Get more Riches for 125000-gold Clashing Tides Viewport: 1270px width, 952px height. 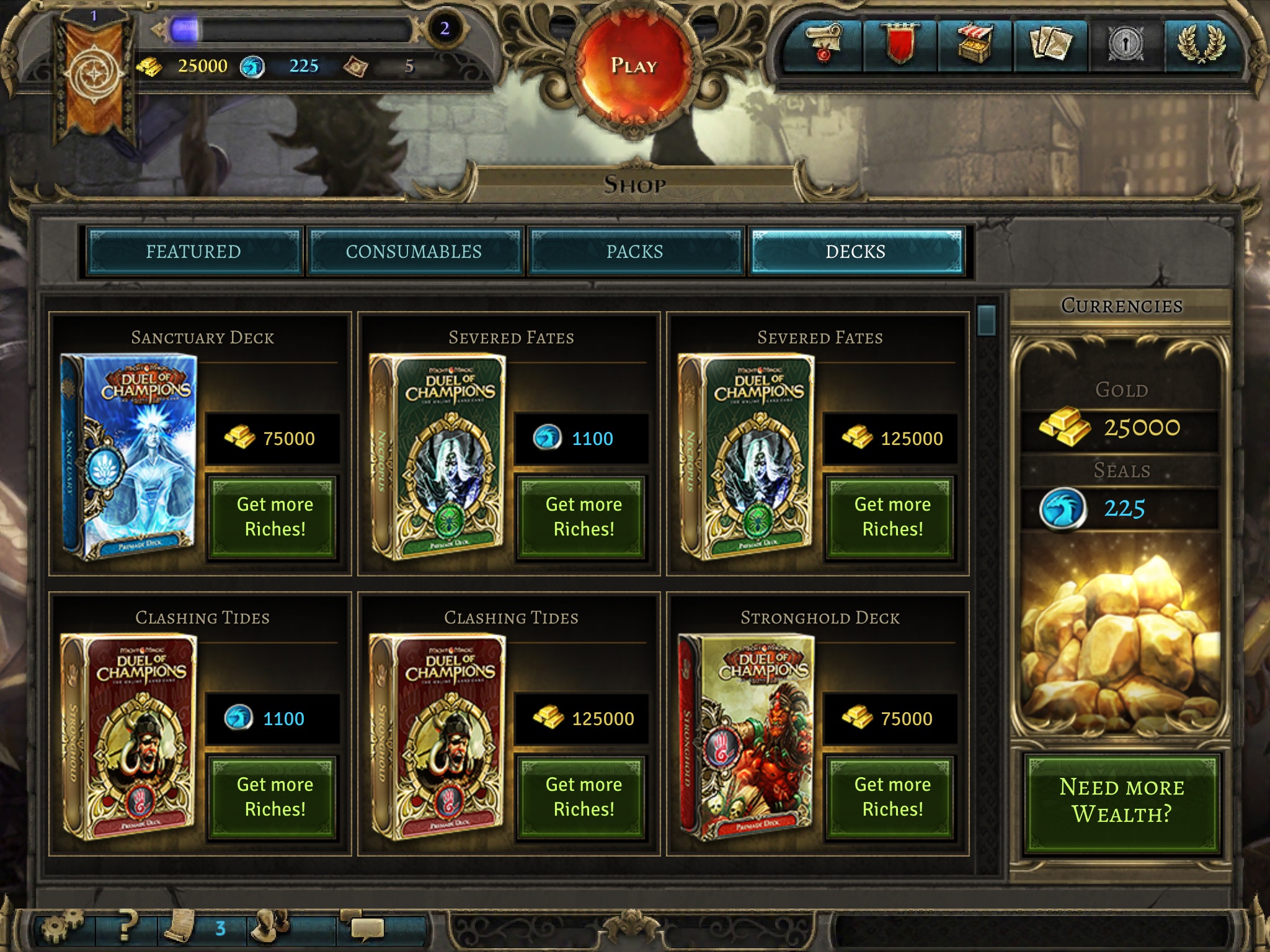click(583, 797)
